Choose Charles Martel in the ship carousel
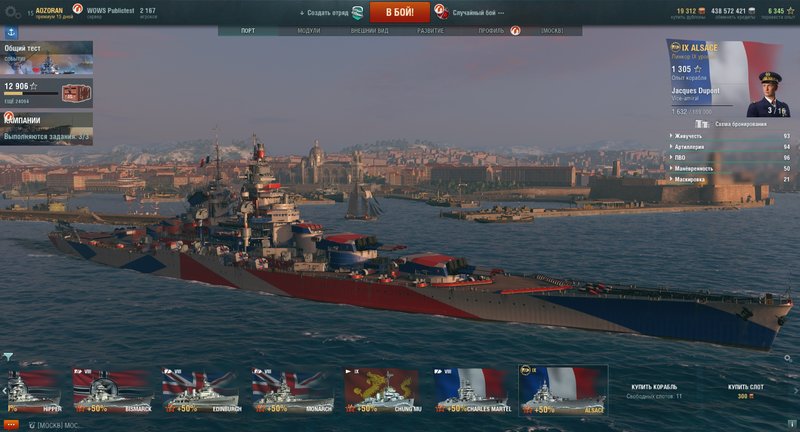Viewport: 800px width, 432px height. tap(470, 389)
